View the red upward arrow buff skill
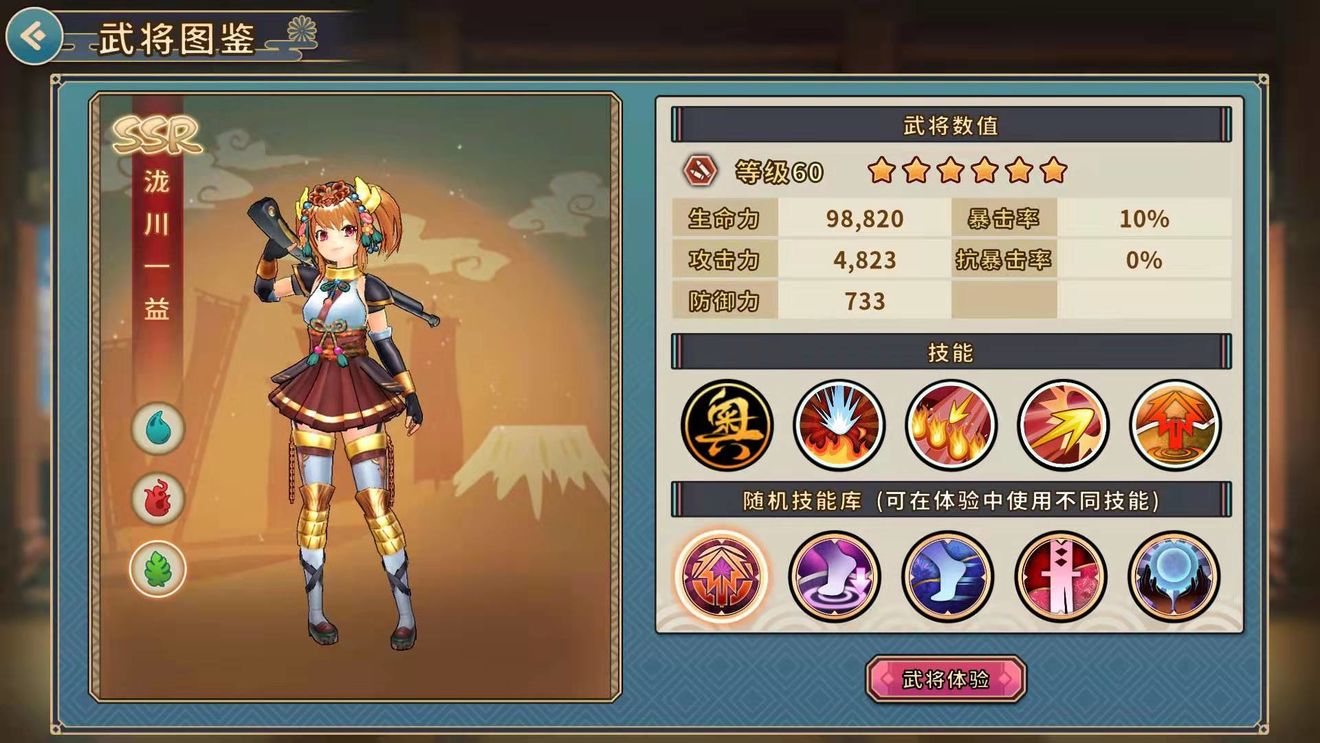The image size is (1320, 743). click(x=1175, y=424)
